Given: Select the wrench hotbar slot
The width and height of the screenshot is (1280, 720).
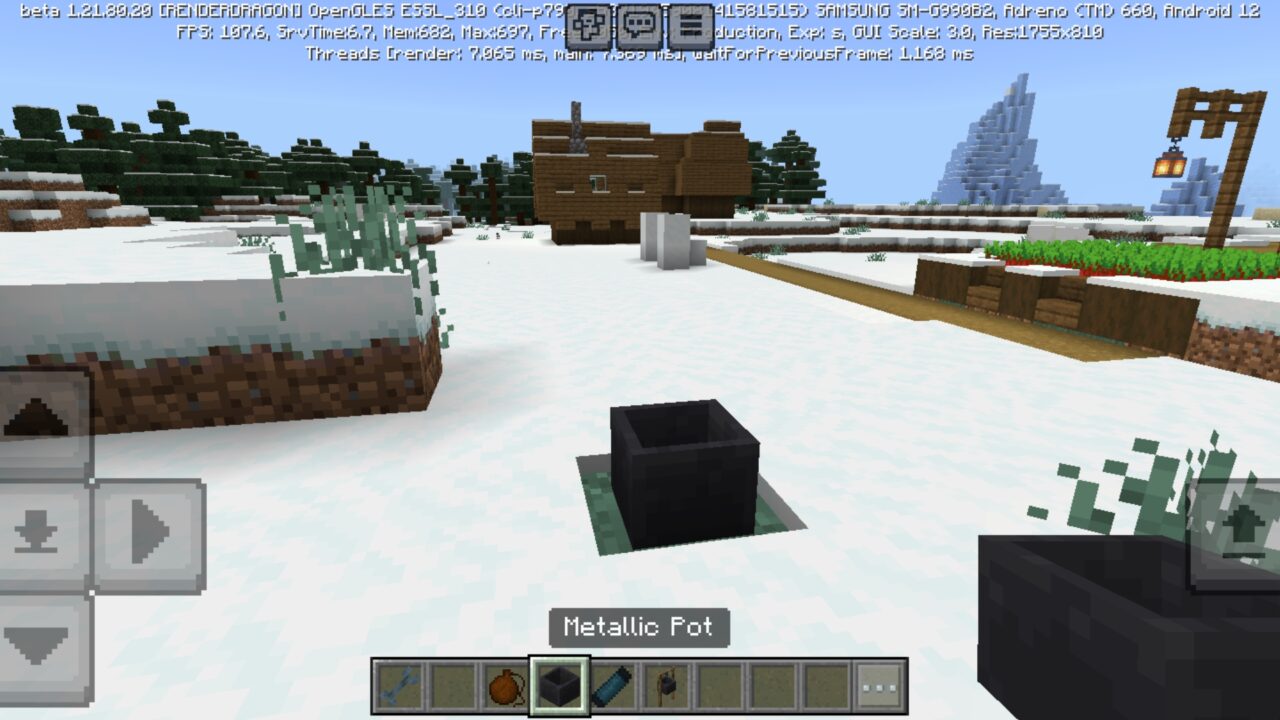Looking at the screenshot, I should 399,686.
